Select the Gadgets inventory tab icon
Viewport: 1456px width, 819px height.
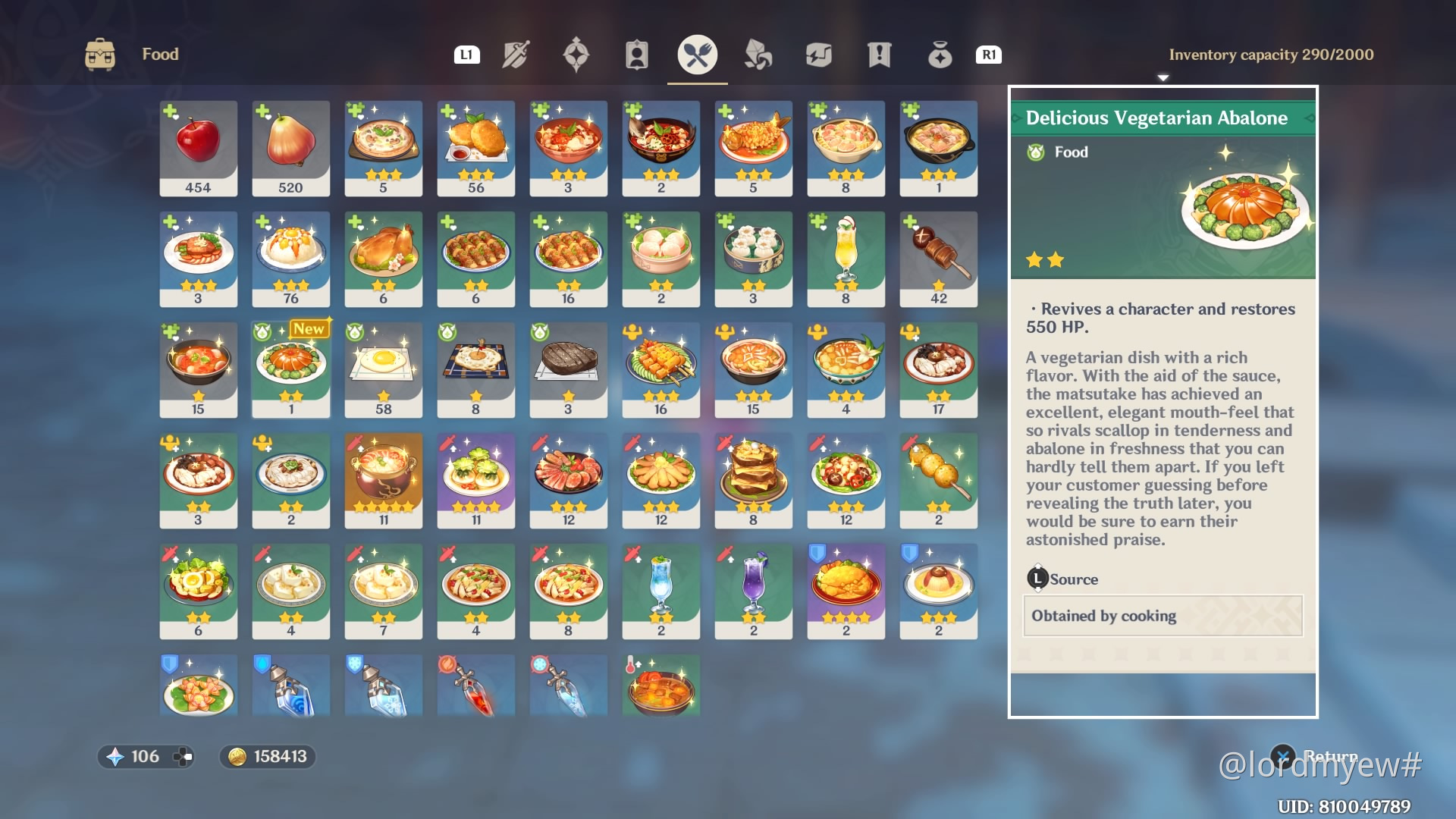pyautogui.click(x=819, y=54)
